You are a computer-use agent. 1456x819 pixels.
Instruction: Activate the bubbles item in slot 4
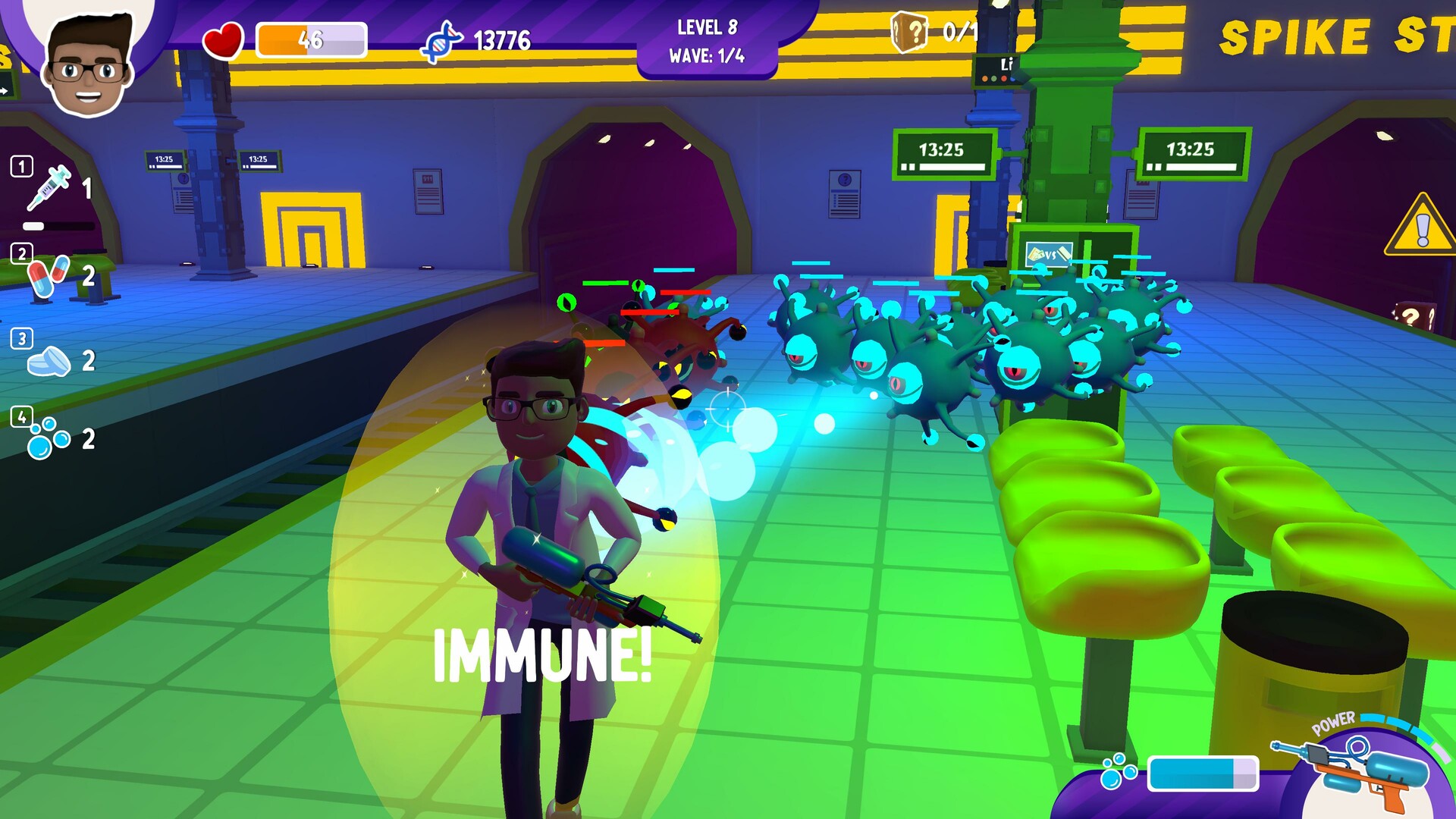pyautogui.click(x=47, y=438)
